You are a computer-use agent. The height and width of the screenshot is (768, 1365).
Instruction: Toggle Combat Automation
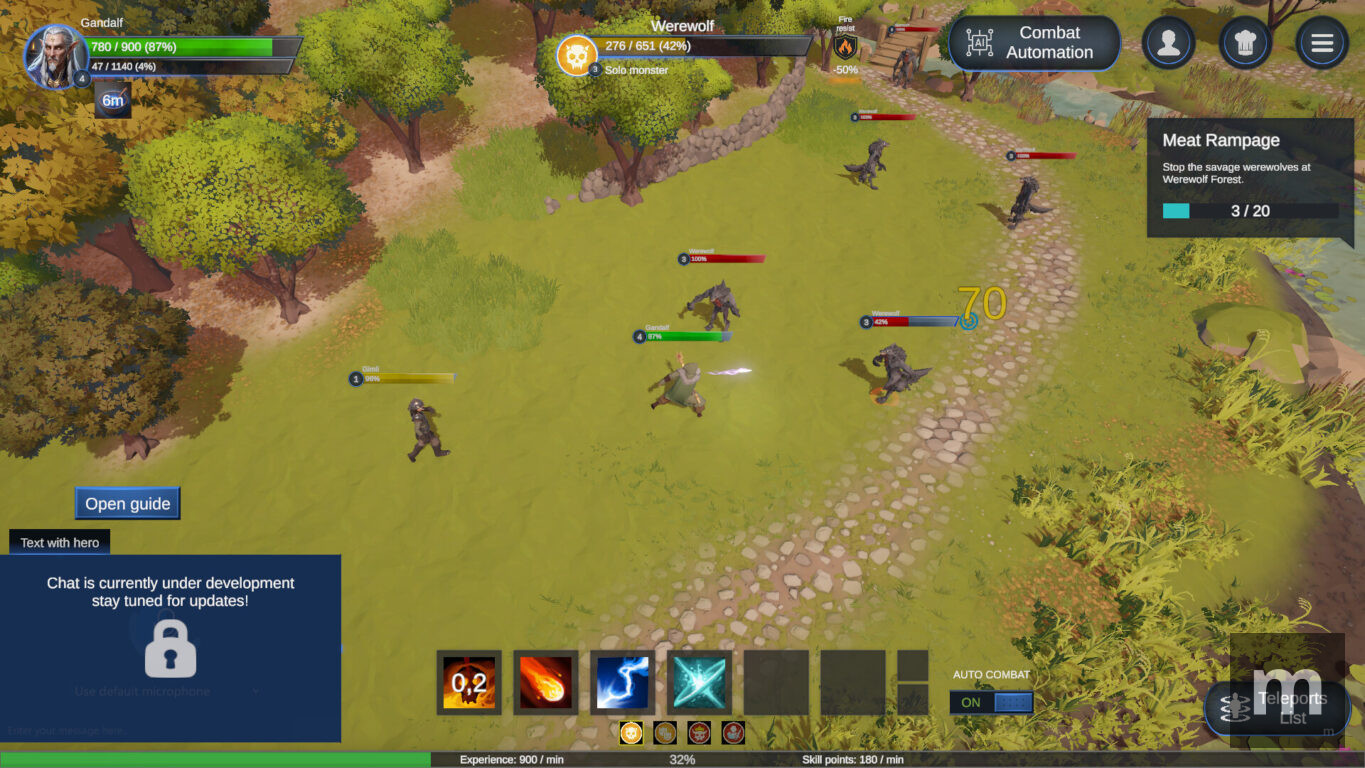[1034, 43]
